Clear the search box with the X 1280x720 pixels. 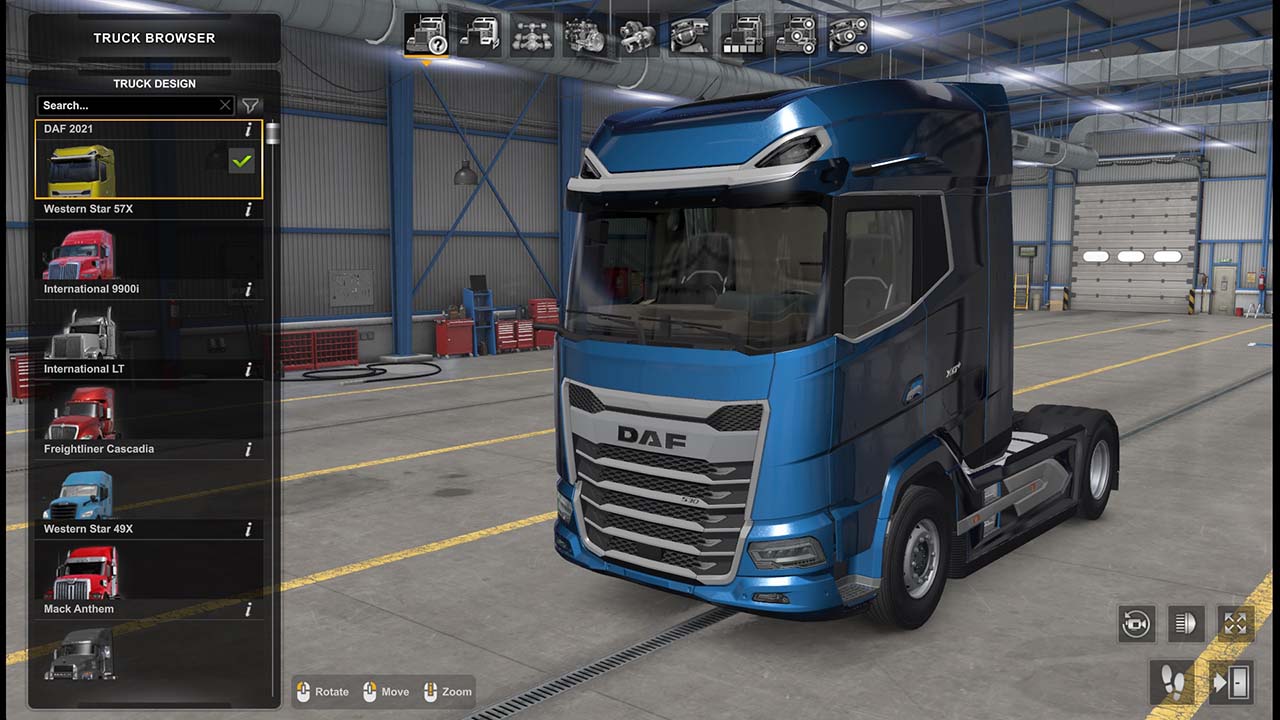pos(225,105)
